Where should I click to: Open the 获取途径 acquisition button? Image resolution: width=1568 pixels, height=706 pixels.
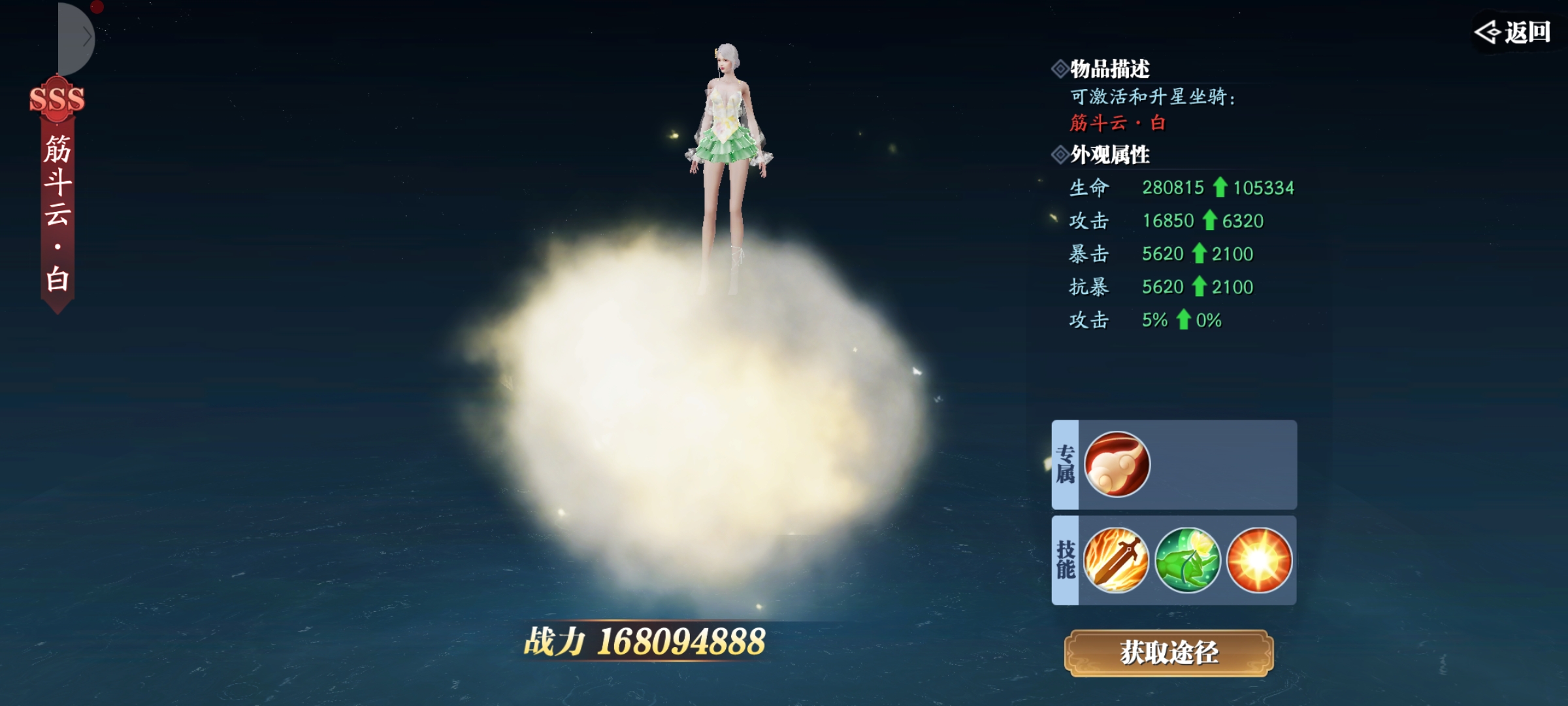[1169, 652]
